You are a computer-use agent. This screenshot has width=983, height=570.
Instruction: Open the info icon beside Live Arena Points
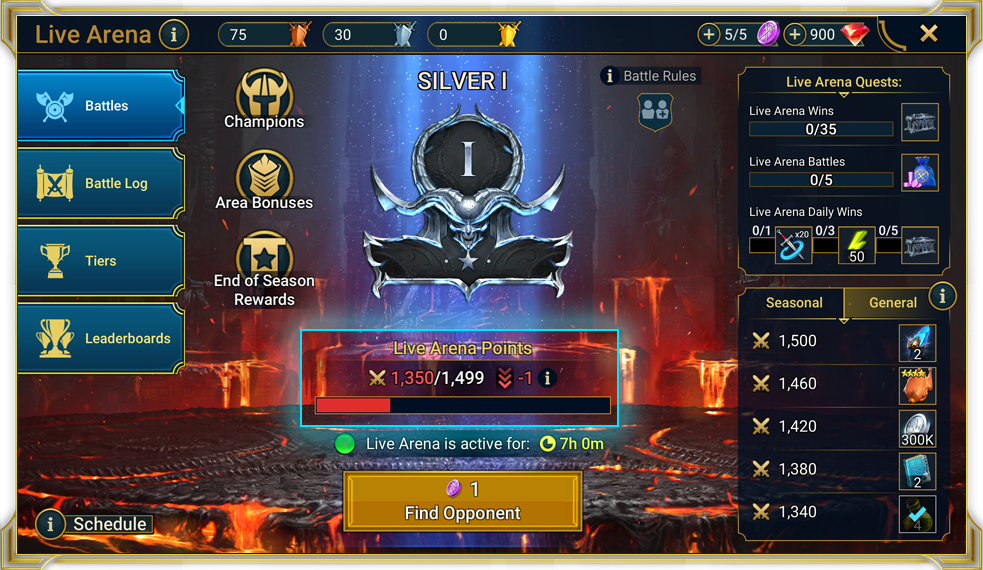547,378
